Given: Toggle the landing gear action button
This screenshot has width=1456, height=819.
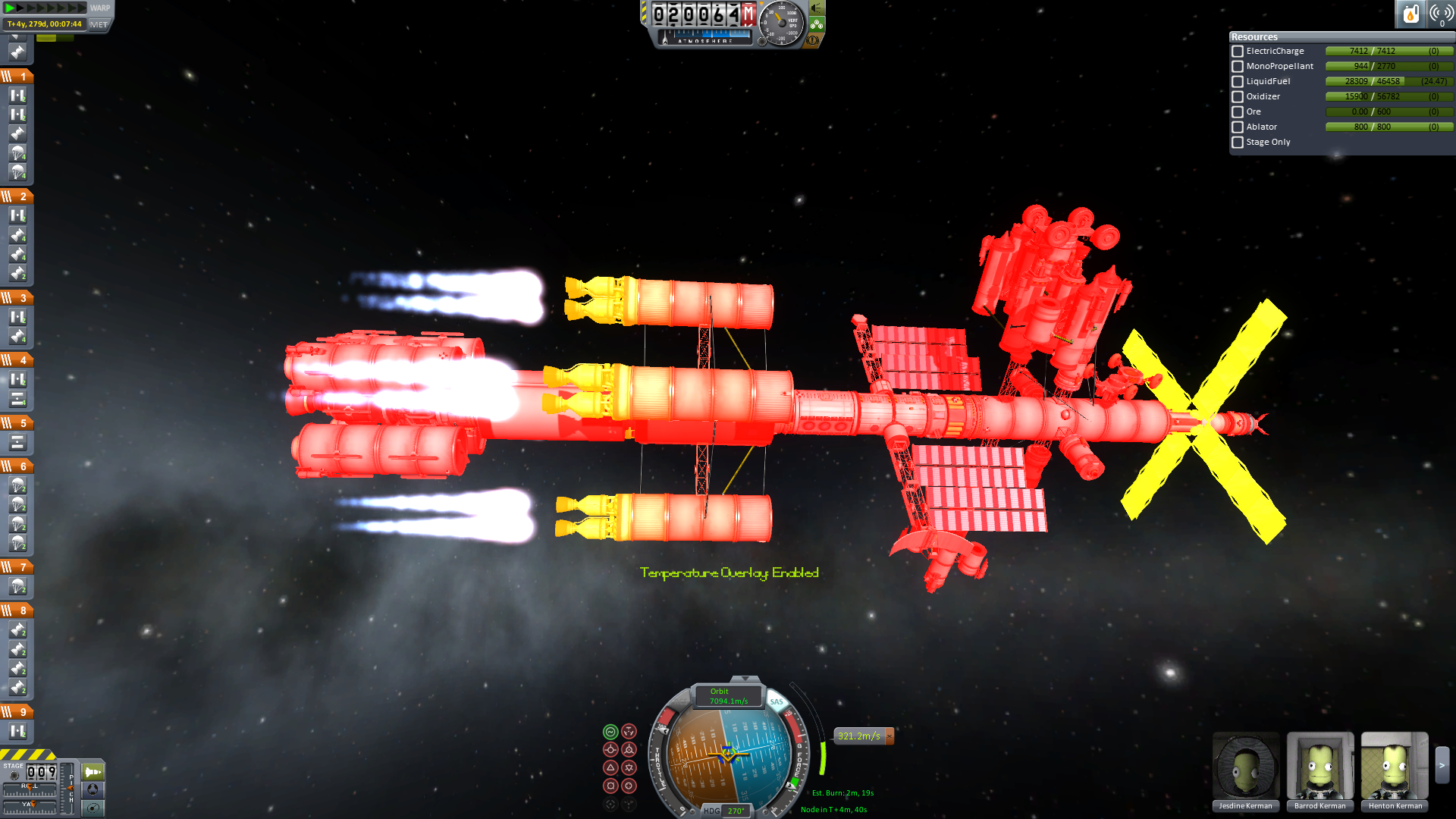Looking at the screenshot, I should pos(817,24).
